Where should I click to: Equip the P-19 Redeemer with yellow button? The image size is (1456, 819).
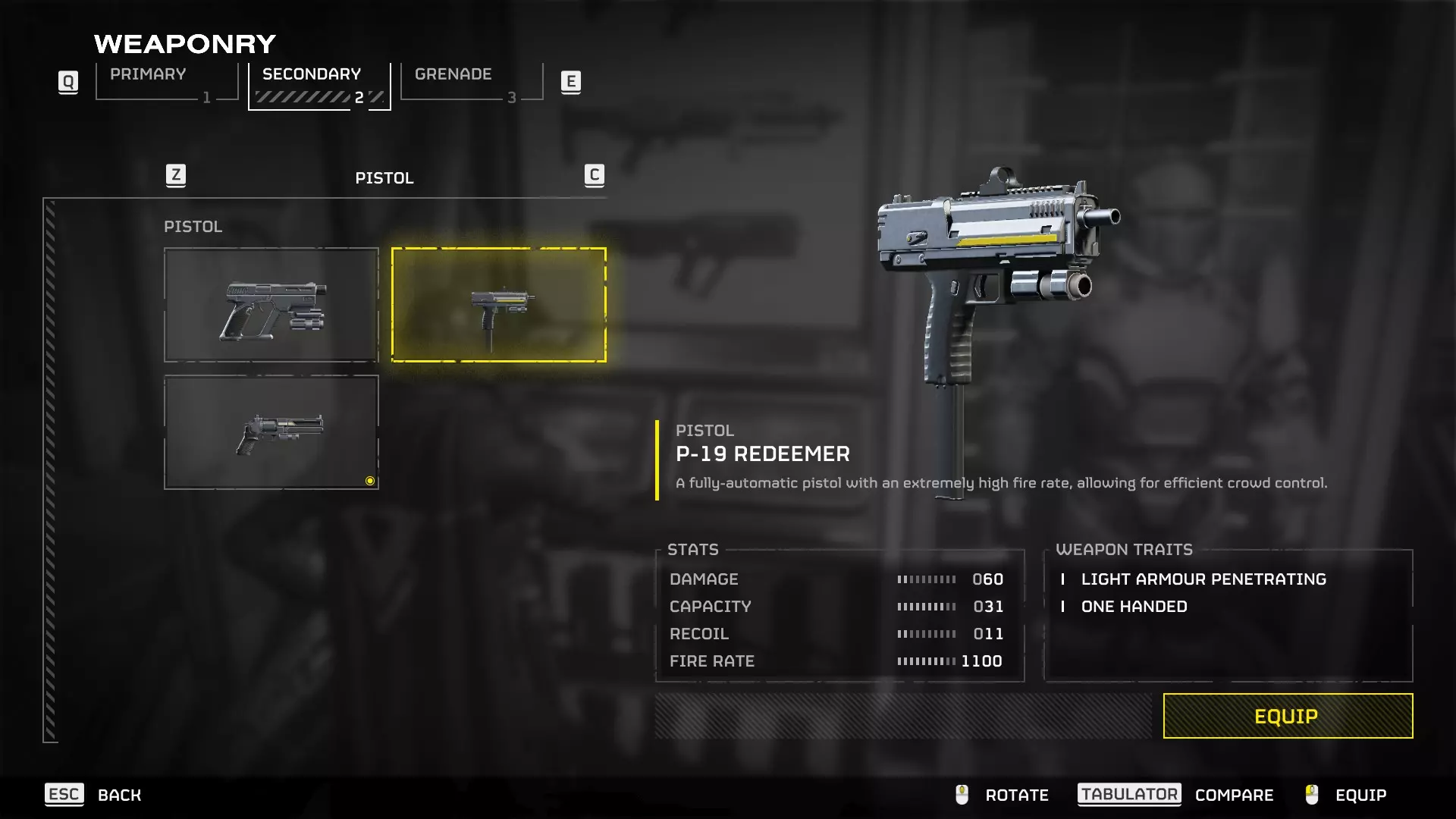(x=1288, y=716)
